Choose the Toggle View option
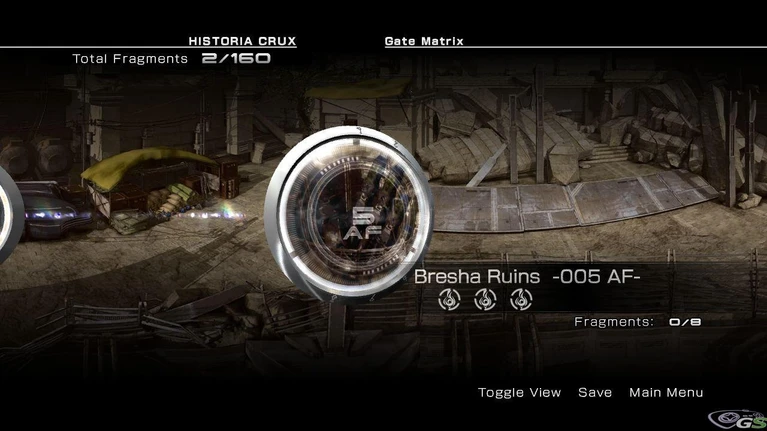Image resolution: width=767 pixels, height=431 pixels. pyautogui.click(x=519, y=392)
